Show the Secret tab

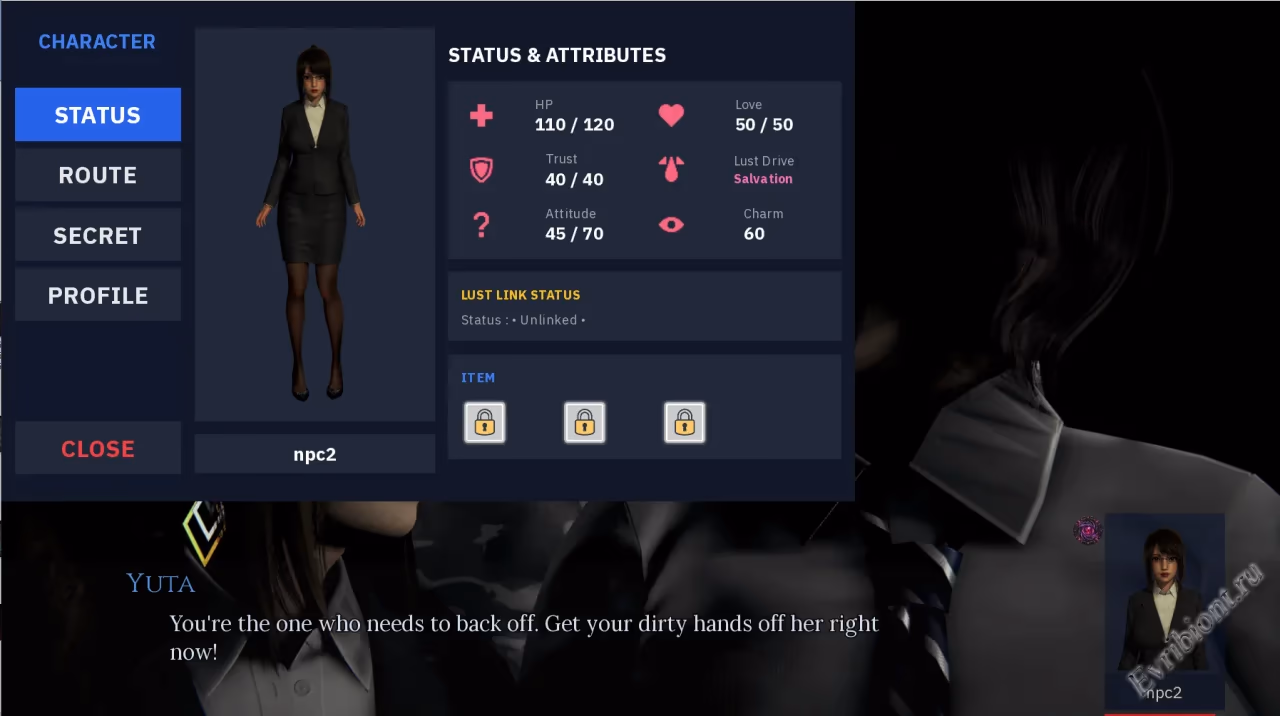point(97,235)
